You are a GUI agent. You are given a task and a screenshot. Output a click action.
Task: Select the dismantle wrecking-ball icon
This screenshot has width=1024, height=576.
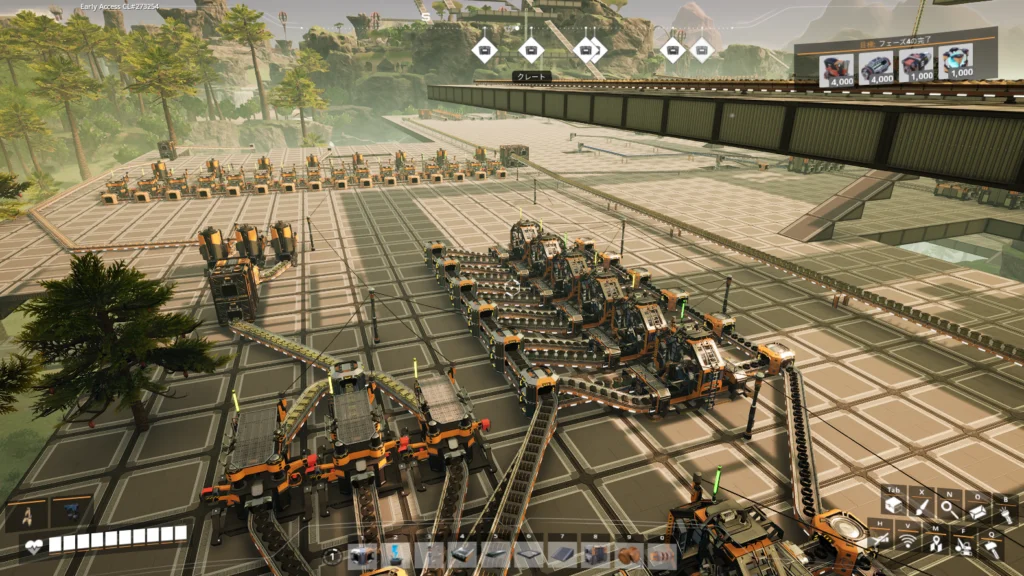click(964, 544)
